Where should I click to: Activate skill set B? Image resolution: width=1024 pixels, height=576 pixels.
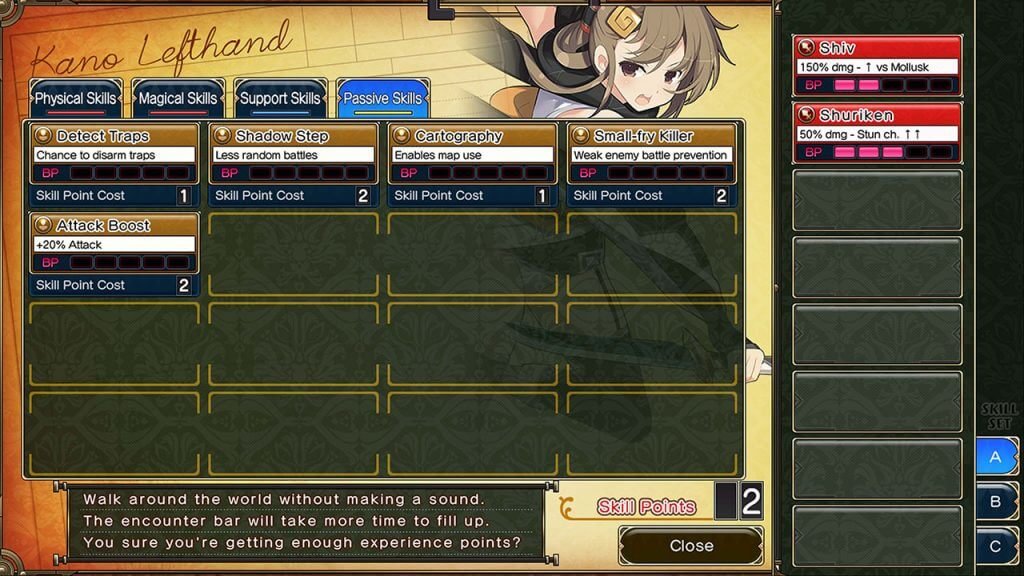coord(996,502)
